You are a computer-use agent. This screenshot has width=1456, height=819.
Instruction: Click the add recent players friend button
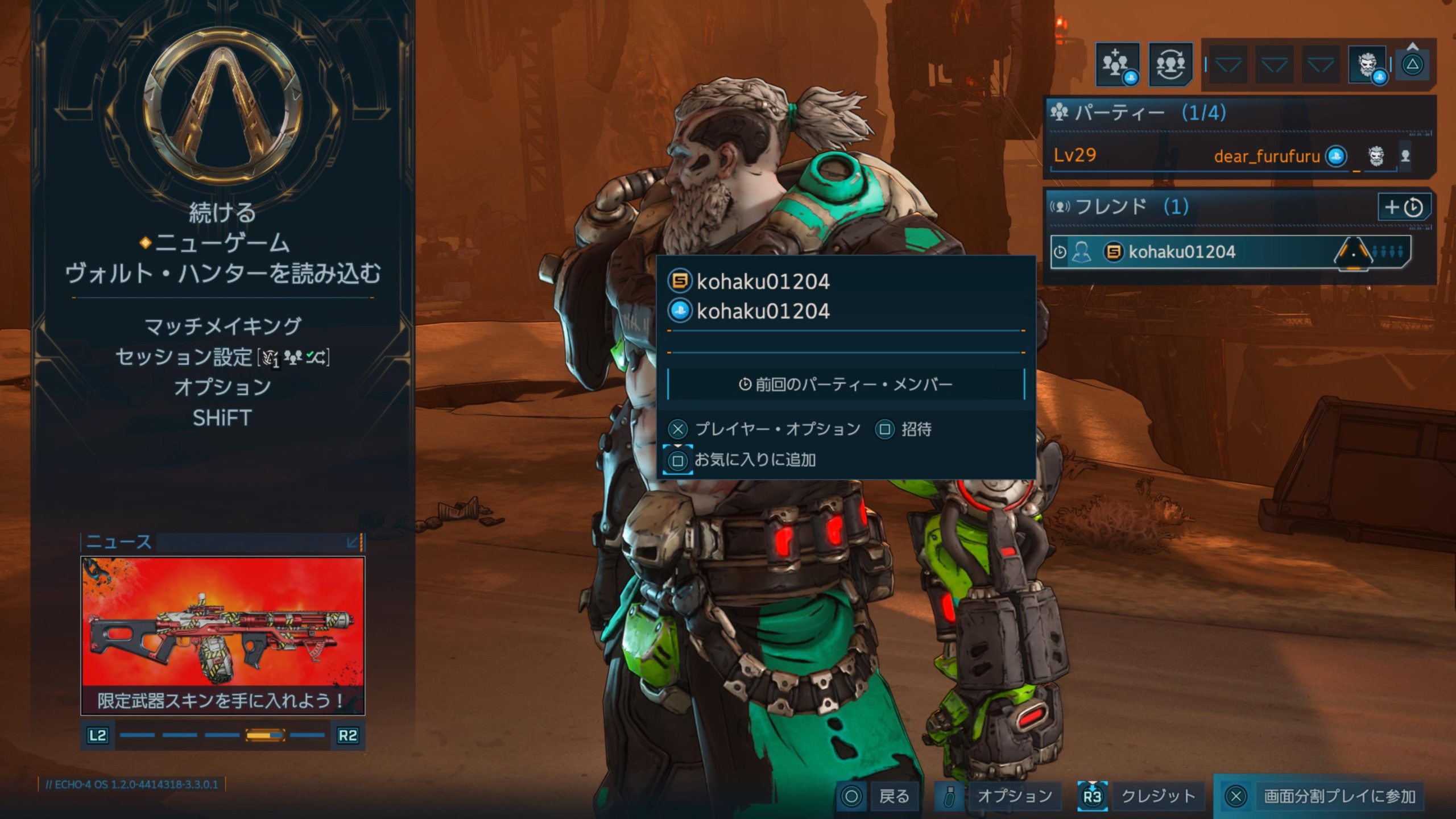coord(1403,207)
